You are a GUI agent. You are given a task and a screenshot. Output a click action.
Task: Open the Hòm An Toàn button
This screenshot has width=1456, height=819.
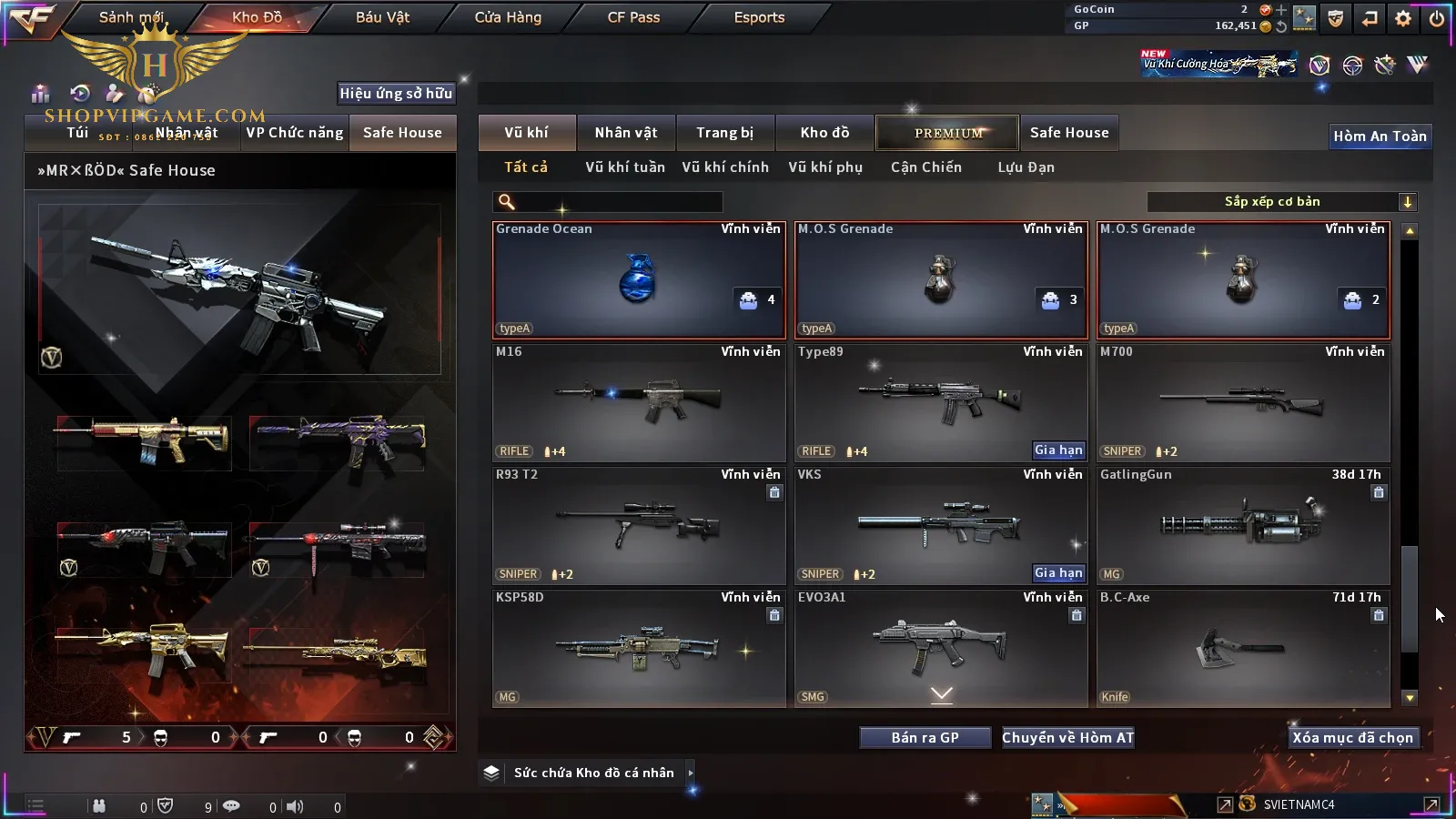tap(1380, 136)
